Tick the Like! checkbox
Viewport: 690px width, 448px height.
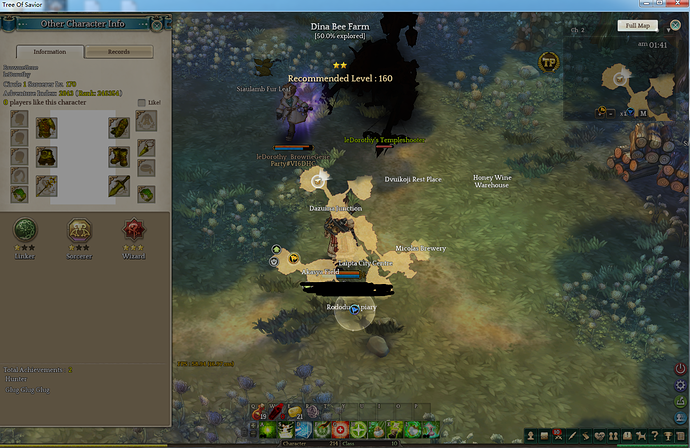coord(140,102)
